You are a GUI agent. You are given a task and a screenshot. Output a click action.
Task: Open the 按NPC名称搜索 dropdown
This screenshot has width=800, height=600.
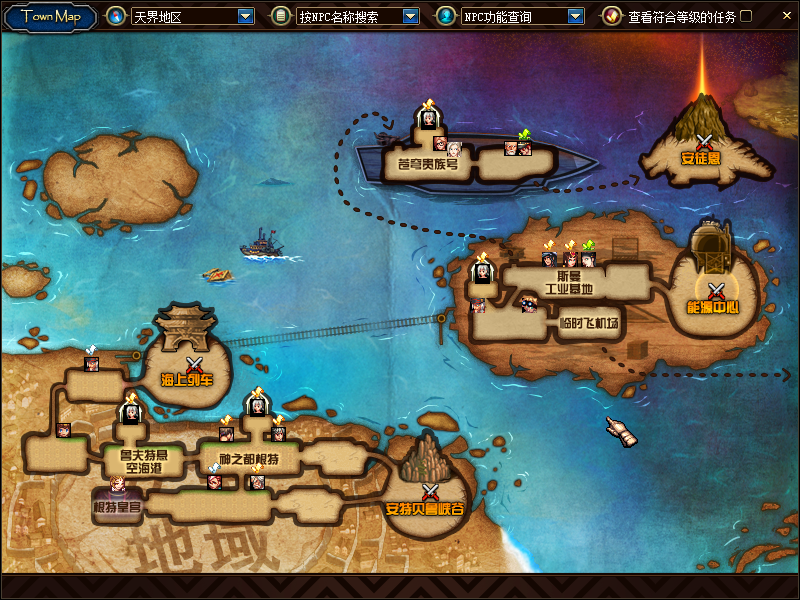pyautogui.click(x=410, y=16)
